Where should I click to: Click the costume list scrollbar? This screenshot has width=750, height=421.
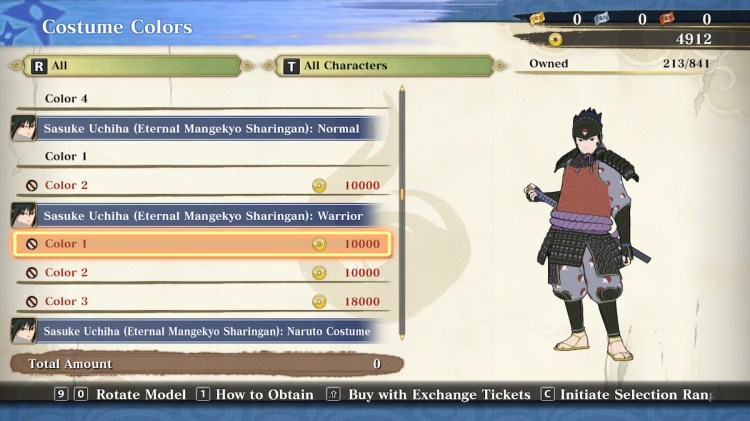(x=402, y=195)
